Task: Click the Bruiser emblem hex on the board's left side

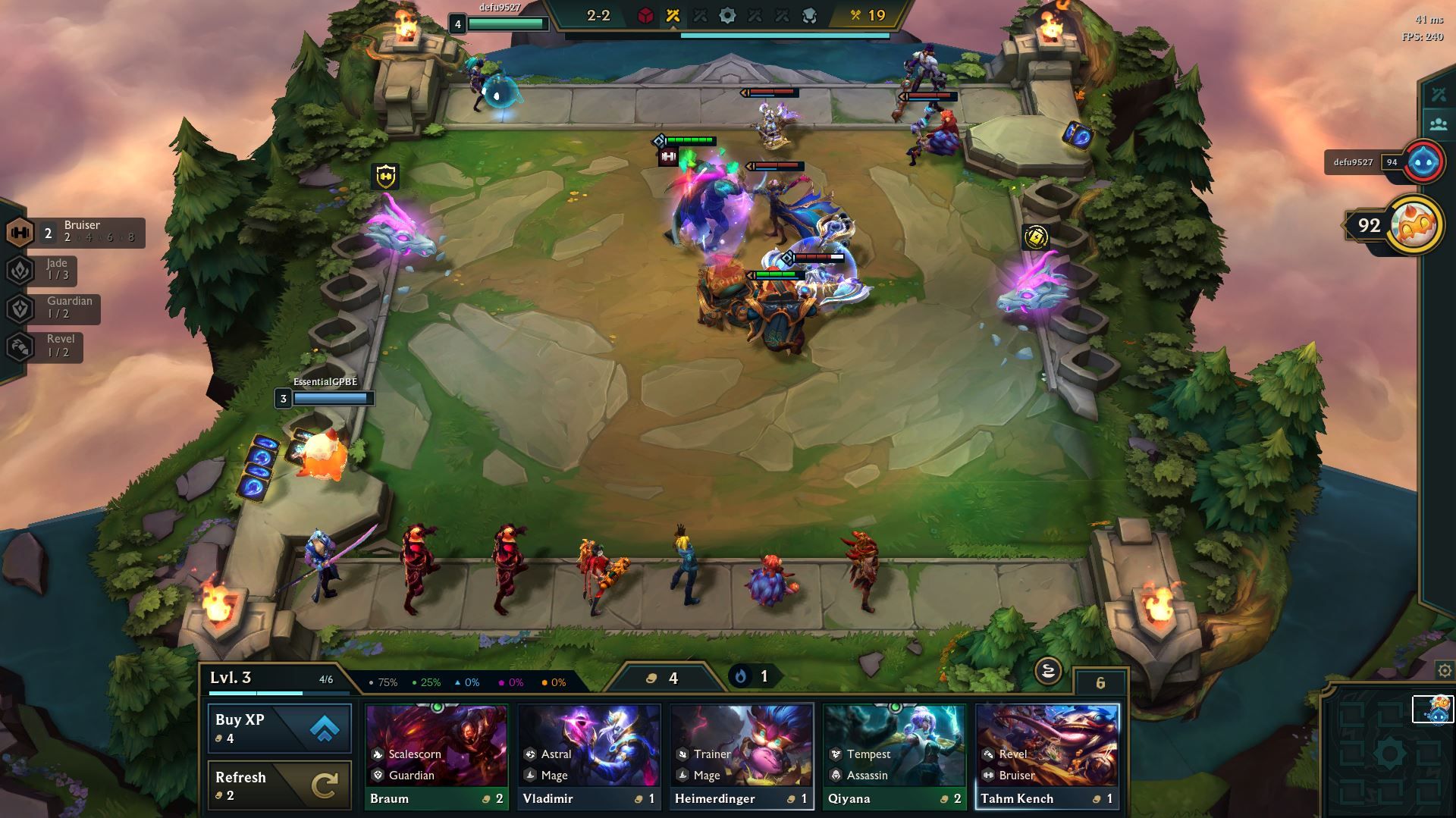Action: [x=386, y=177]
